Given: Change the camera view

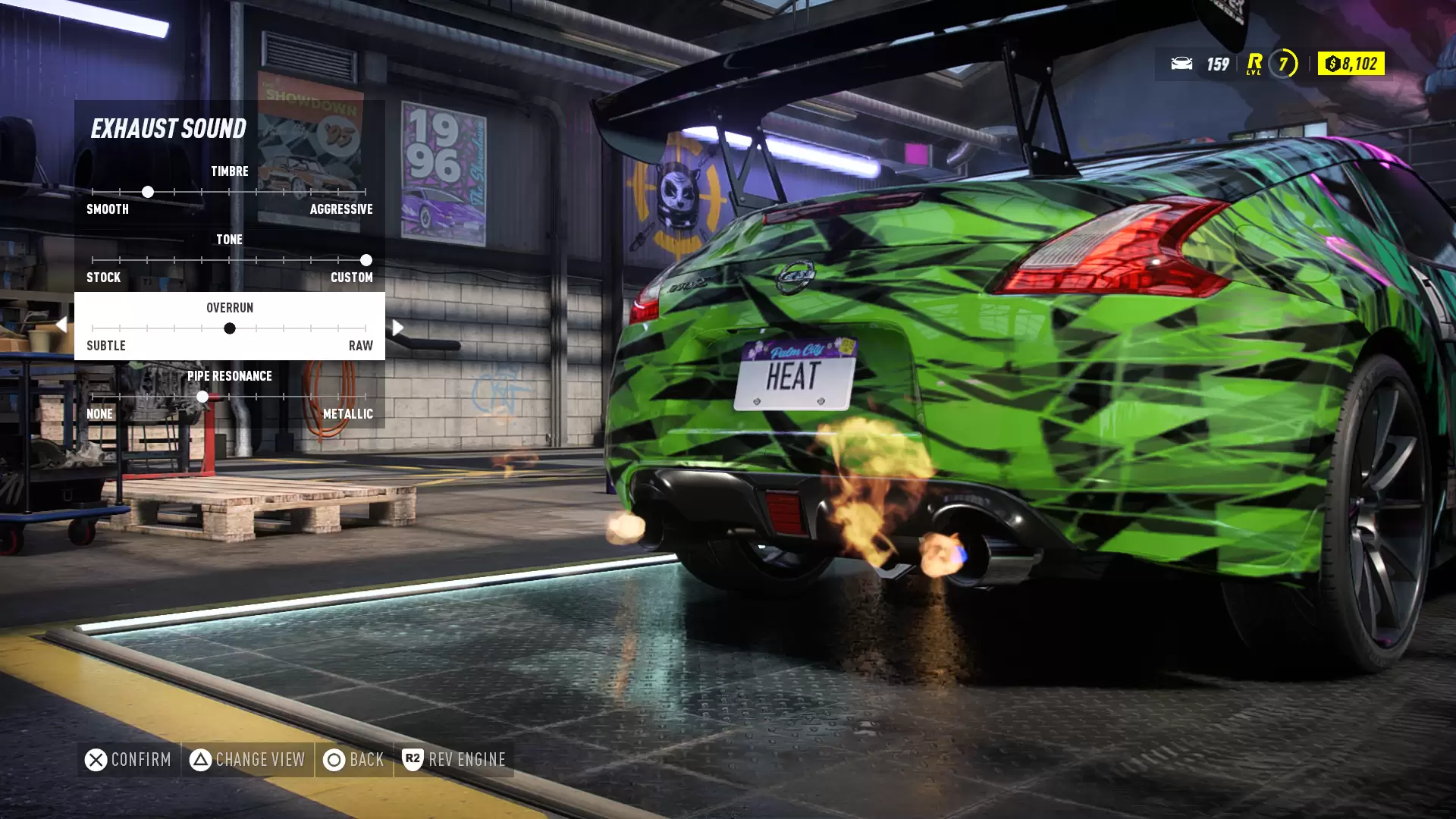Looking at the screenshot, I should click(x=247, y=759).
